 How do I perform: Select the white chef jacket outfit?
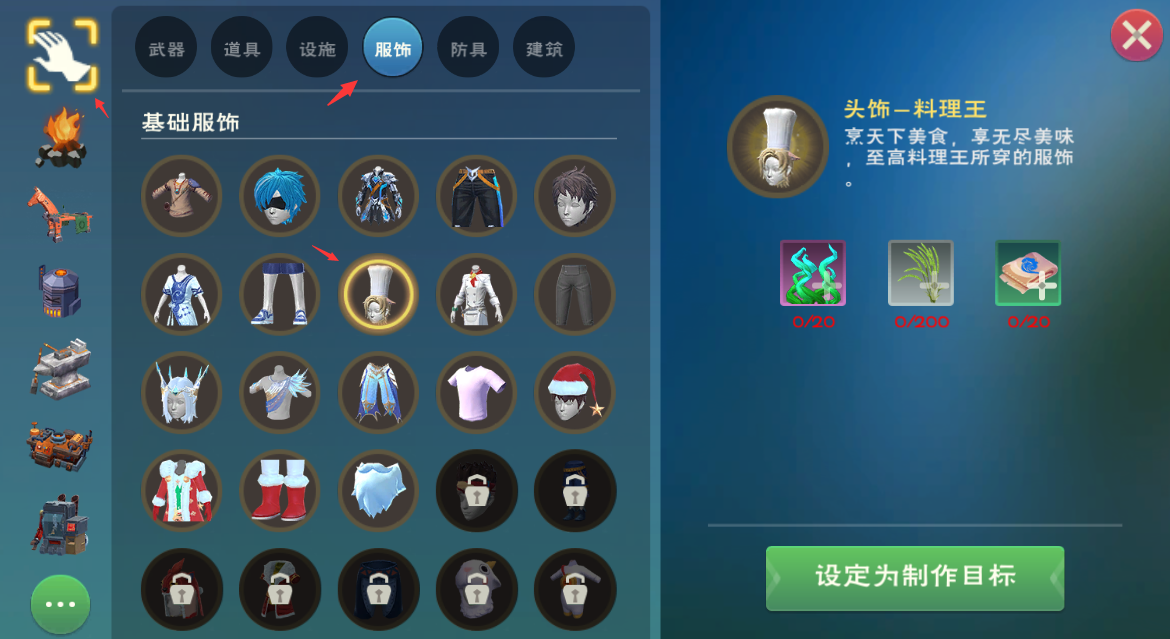[x=476, y=294]
